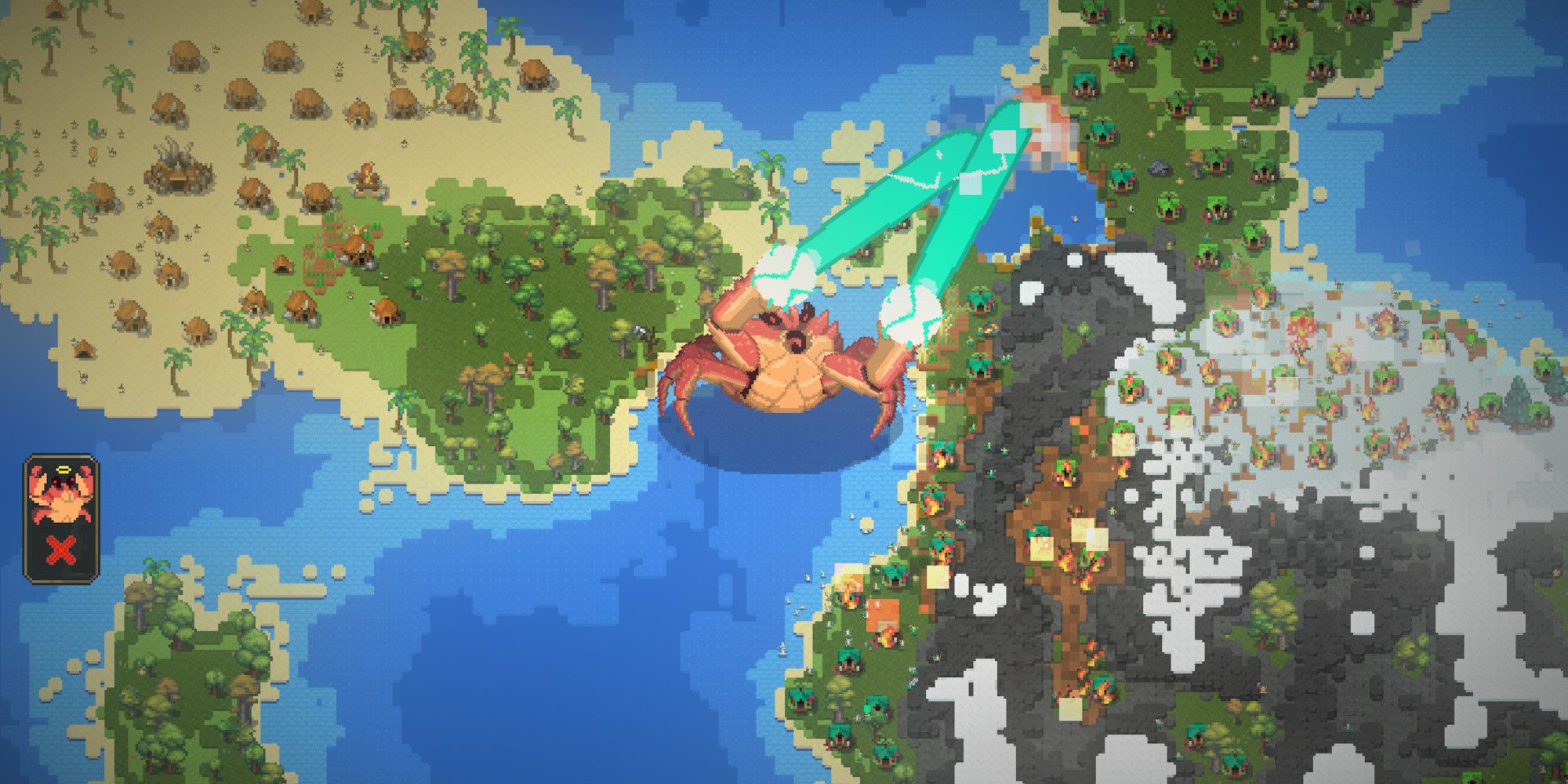Click the yellow halo above the crab portrait
This screenshot has width=1568, height=784.
(x=63, y=469)
